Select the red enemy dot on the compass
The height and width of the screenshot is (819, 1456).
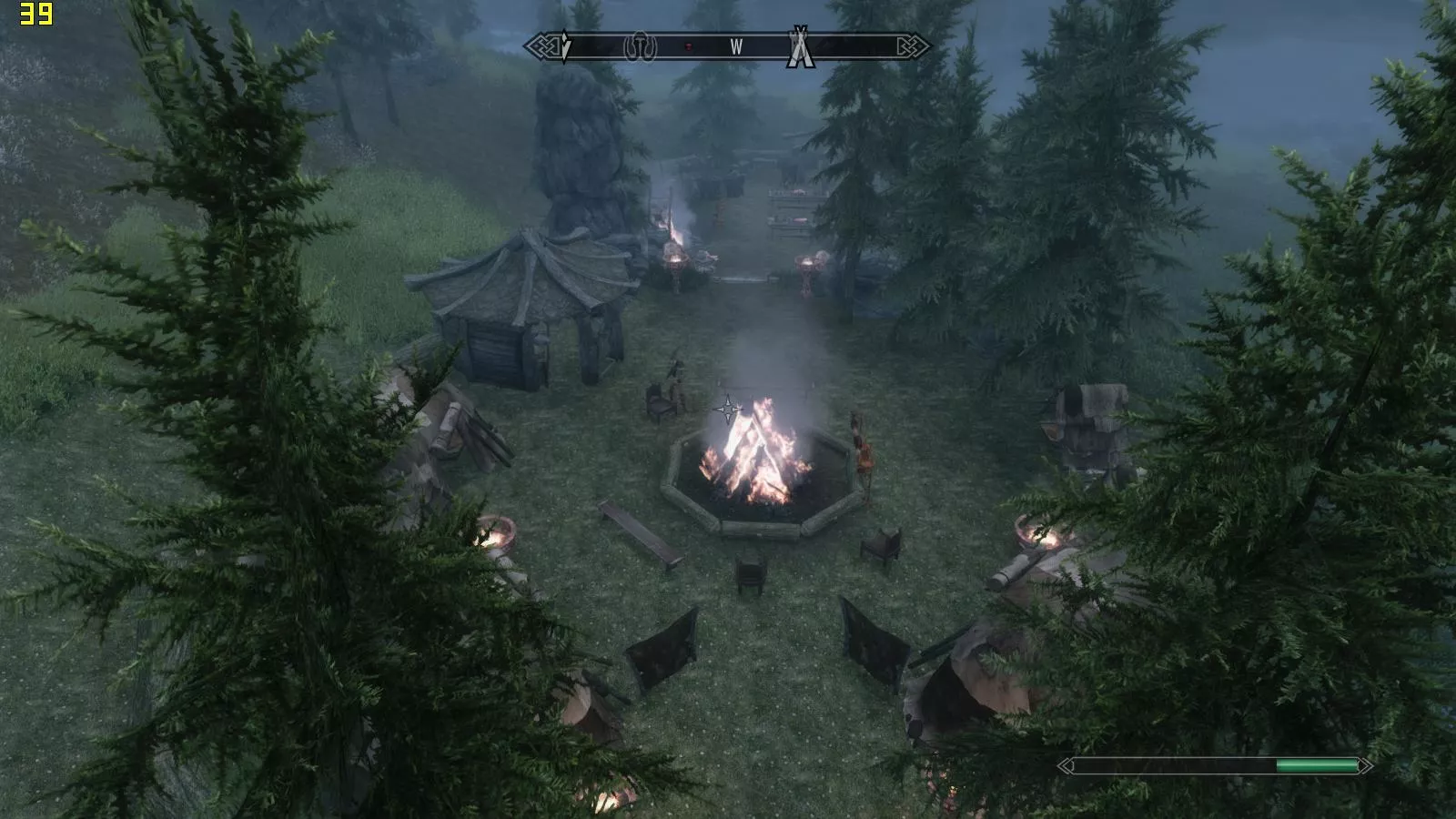click(689, 46)
